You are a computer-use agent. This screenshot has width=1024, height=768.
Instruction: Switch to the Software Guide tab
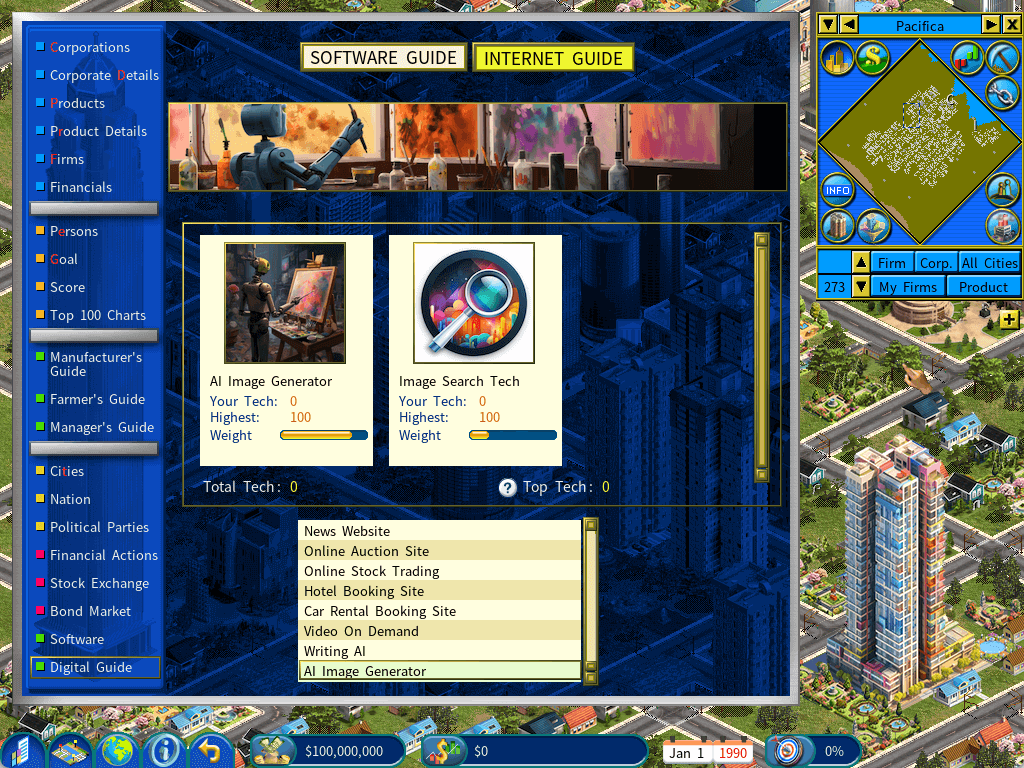pyautogui.click(x=384, y=58)
